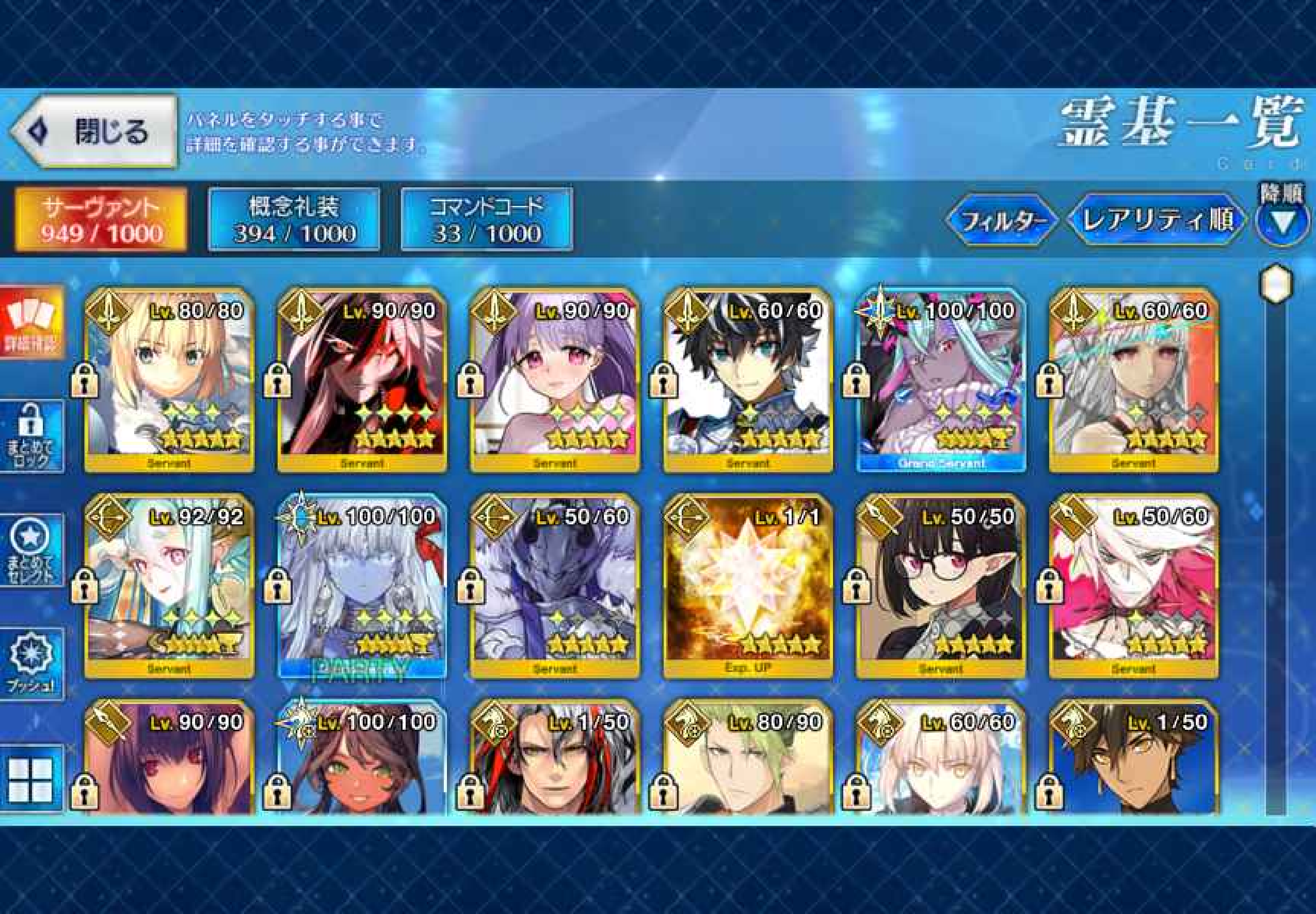
Task: Click the hexagonal scrollbar handle
Action: (1277, 282)
